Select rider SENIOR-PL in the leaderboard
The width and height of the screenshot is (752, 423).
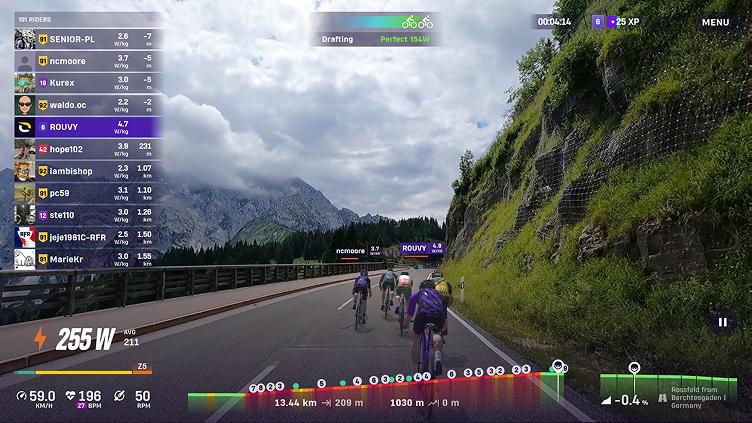pos(87,39)
